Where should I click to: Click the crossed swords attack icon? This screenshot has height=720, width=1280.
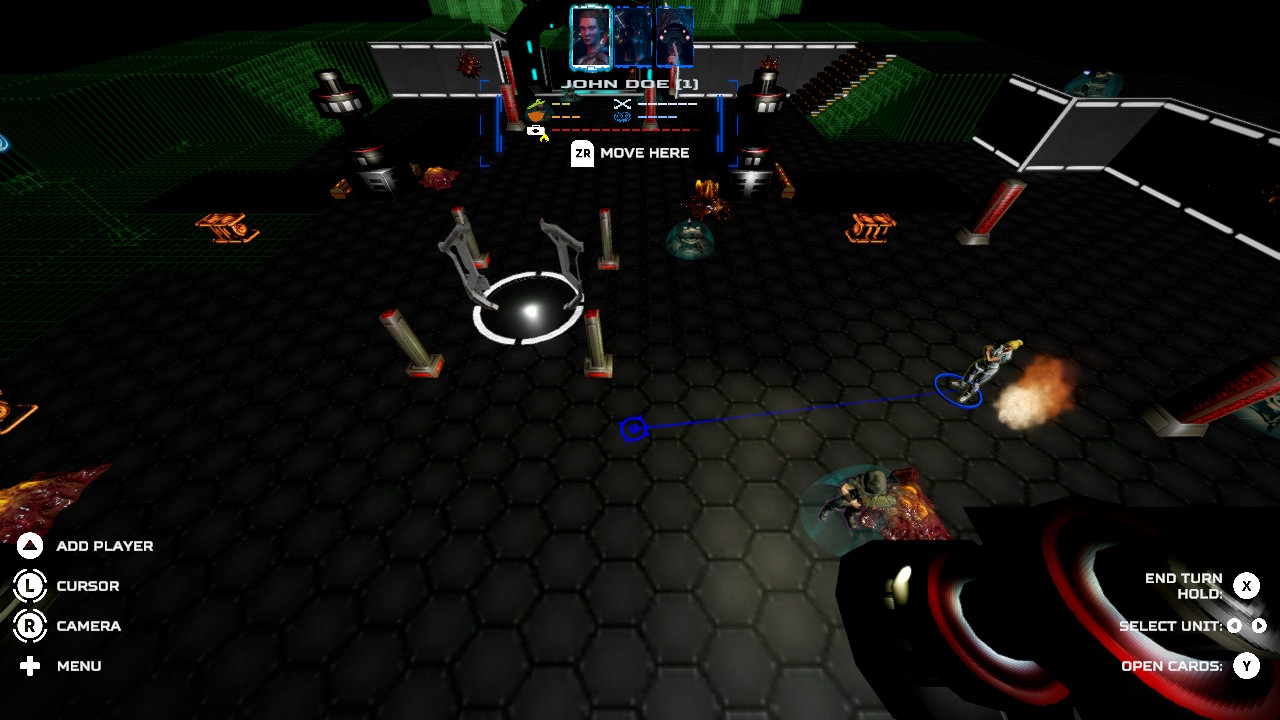click(622, 104)
